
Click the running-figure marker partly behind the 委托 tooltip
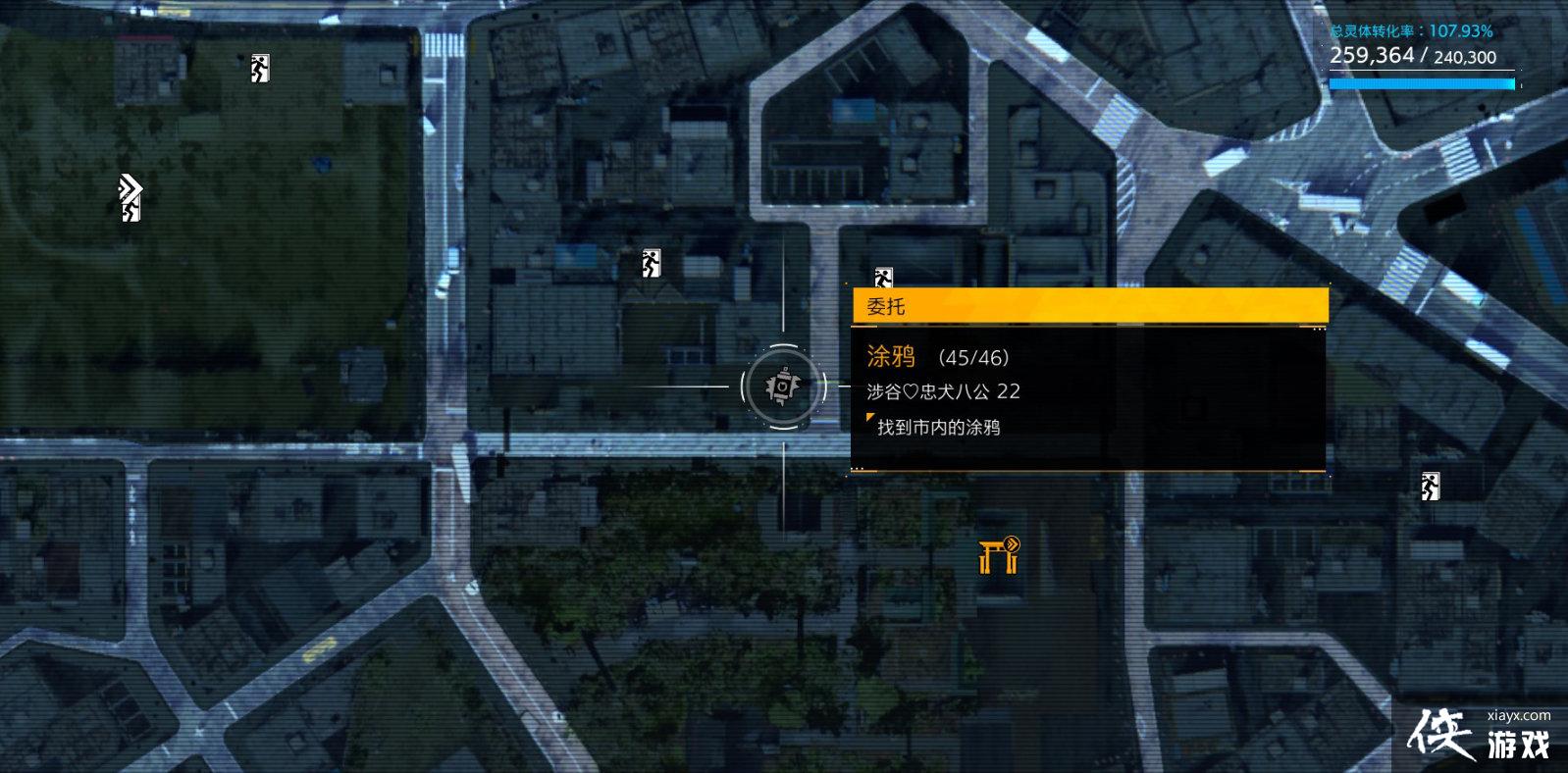point(883,278)
